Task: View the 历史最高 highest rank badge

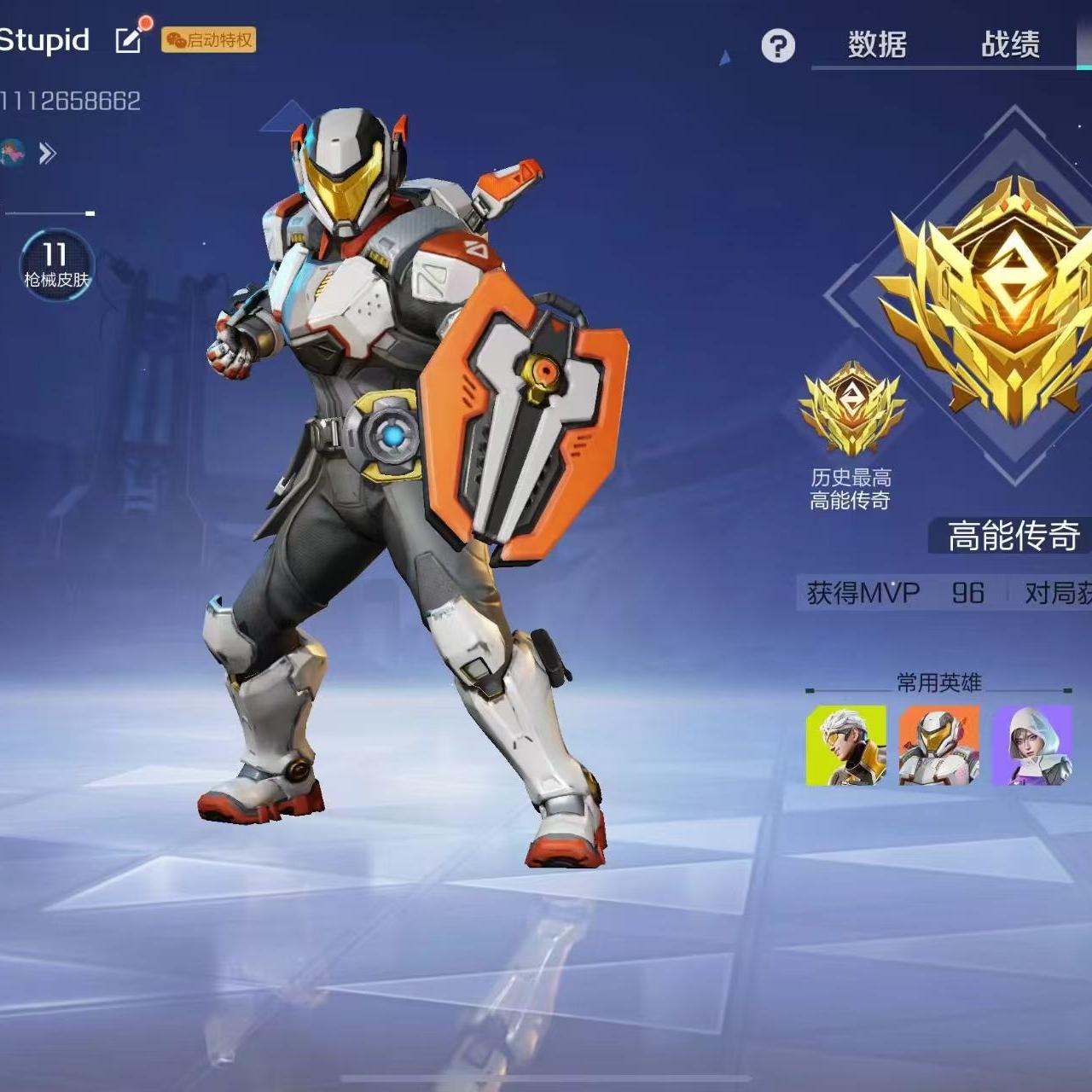Action: [851, 409]
